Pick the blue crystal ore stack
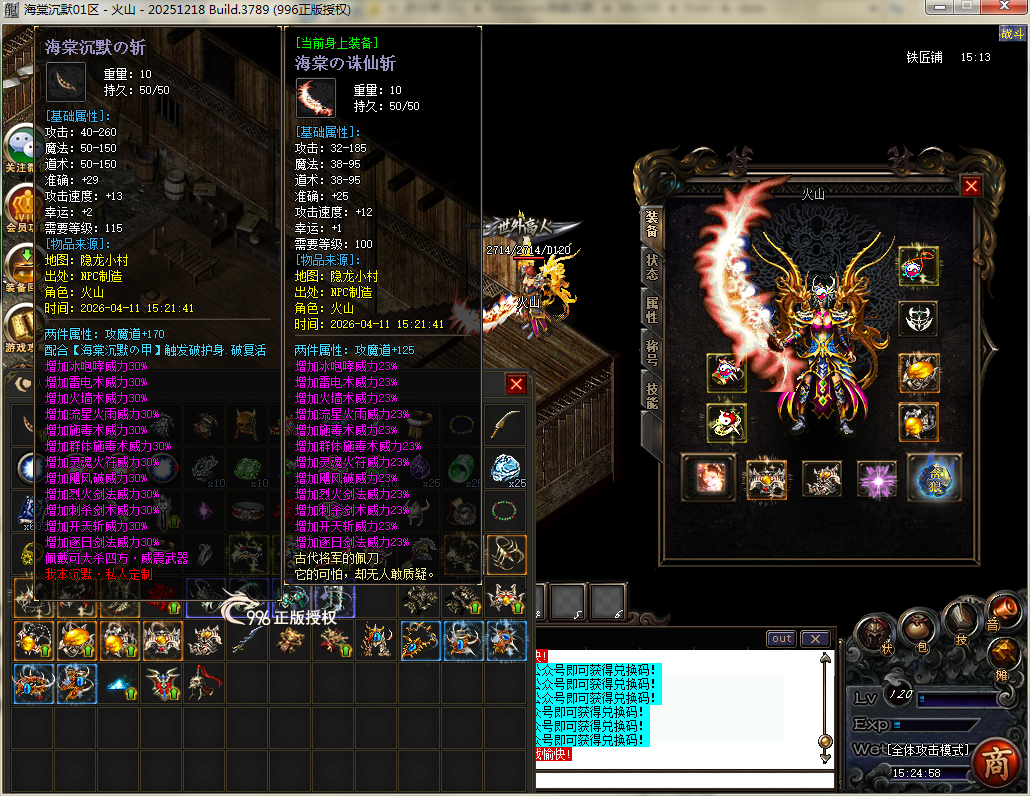Viewport: 1030px width, 796px height. click(507, 467)
